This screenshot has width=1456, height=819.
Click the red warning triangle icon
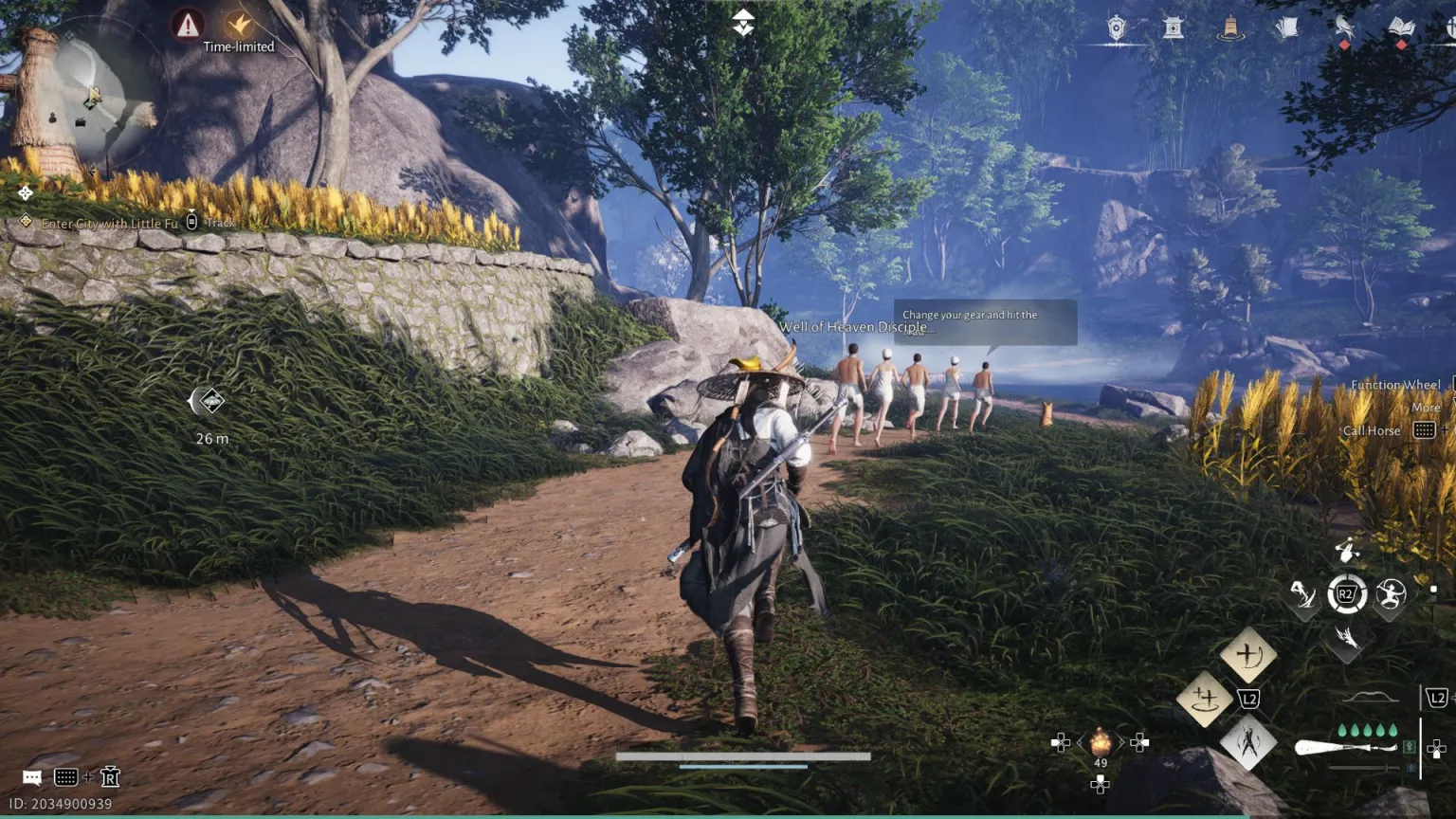pos(188,25)
